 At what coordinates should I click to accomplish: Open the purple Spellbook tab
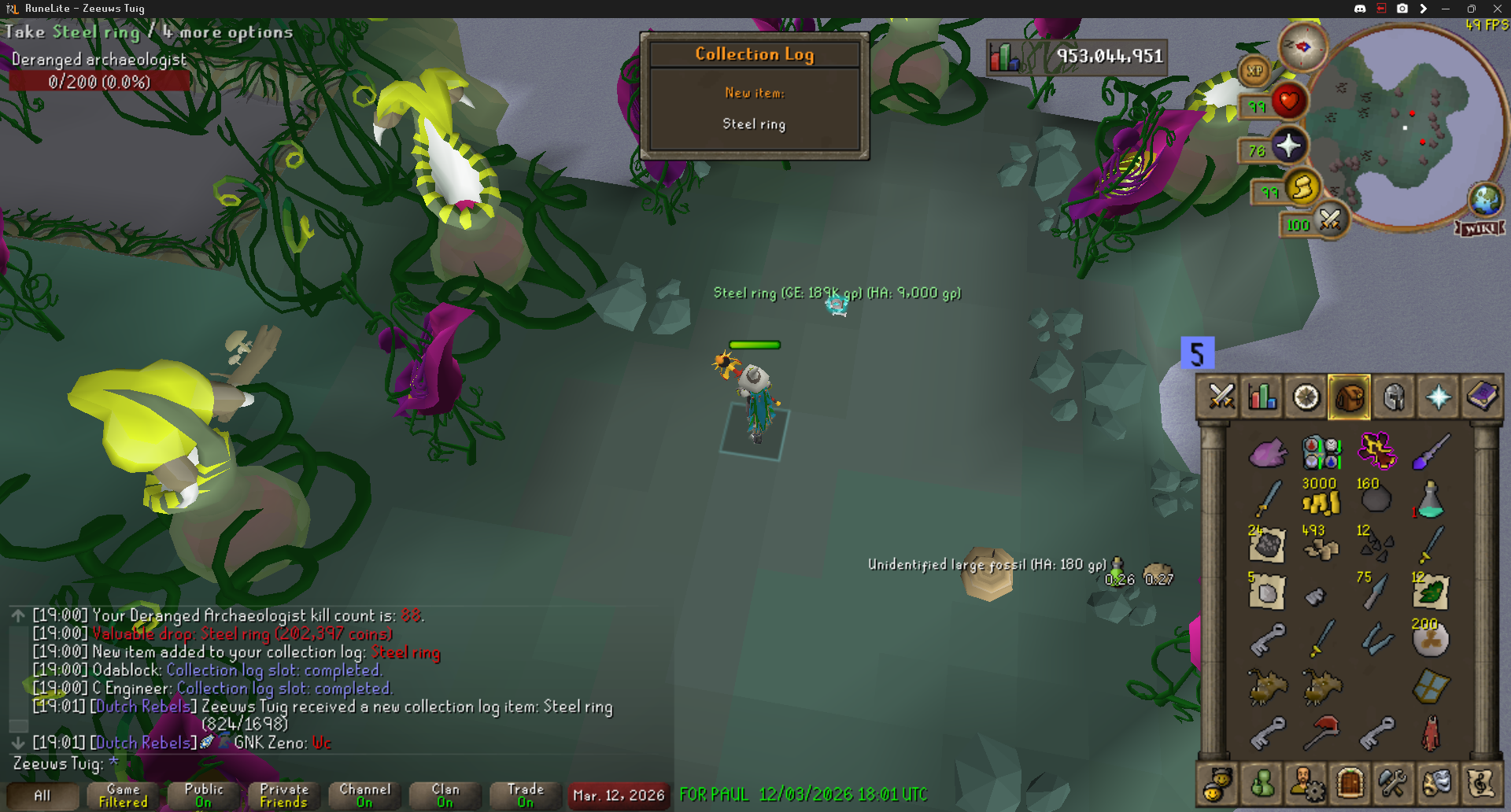(1481, 397)
